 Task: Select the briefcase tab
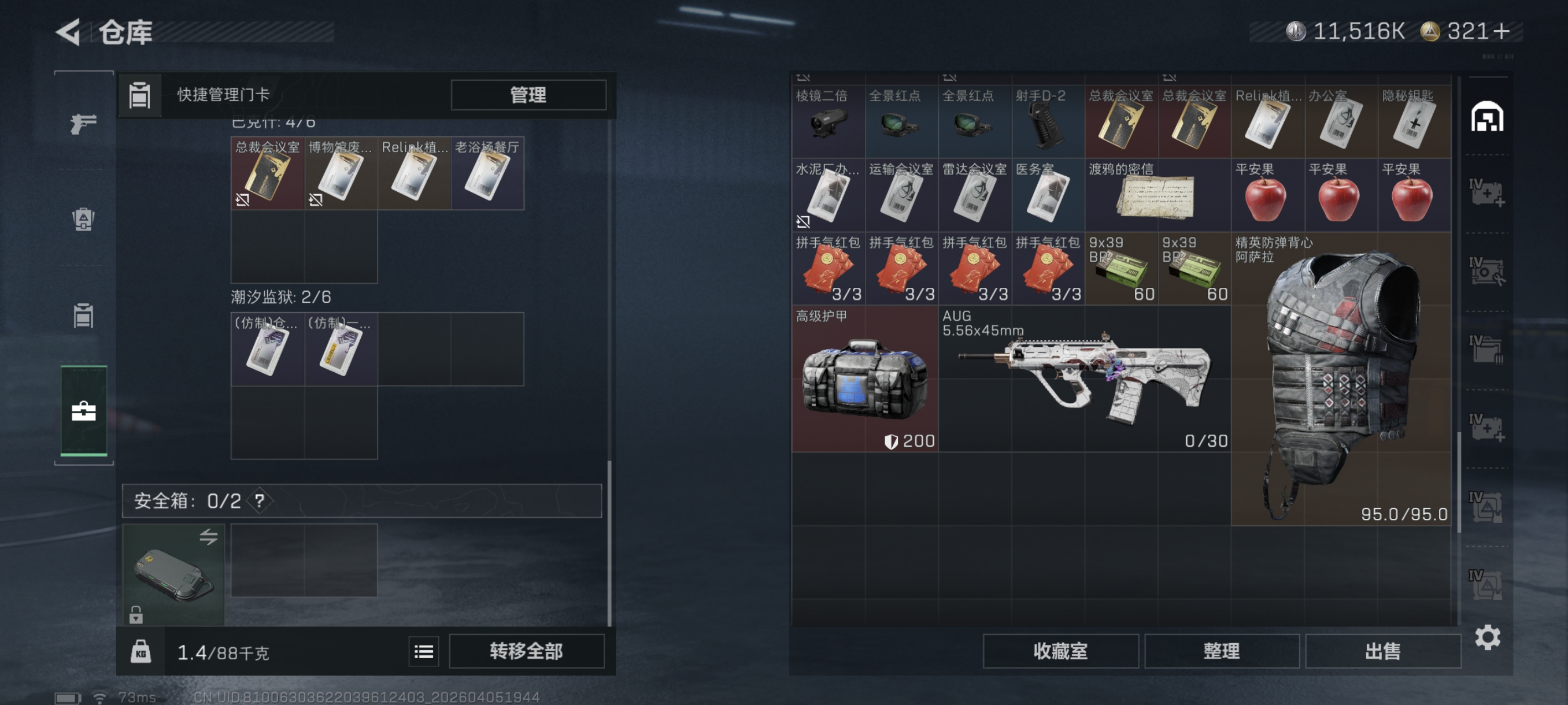[83, 411]
